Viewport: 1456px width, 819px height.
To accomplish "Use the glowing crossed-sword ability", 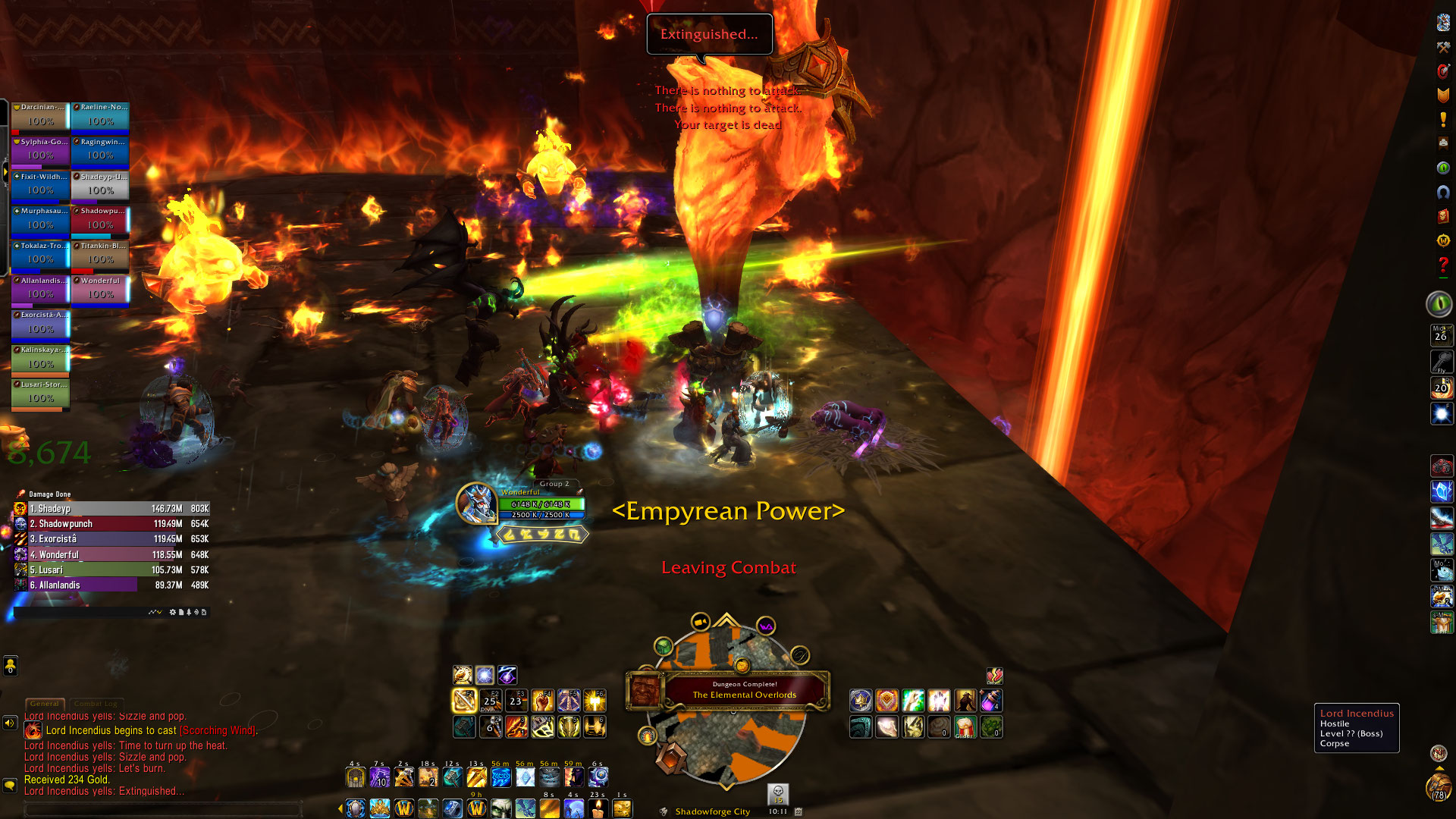I will [464, 701].
